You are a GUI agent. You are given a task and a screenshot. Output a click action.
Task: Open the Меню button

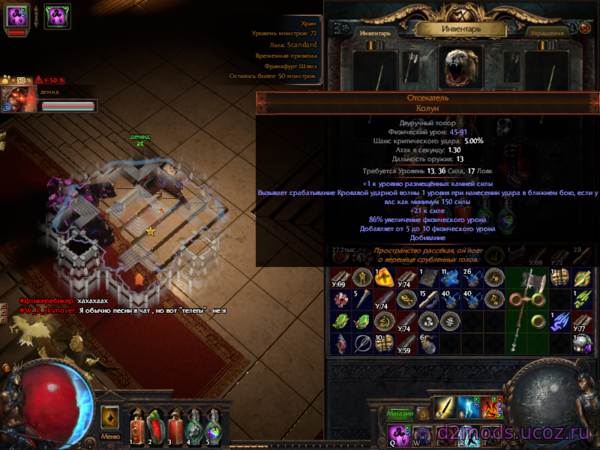[x=110, y=436]
